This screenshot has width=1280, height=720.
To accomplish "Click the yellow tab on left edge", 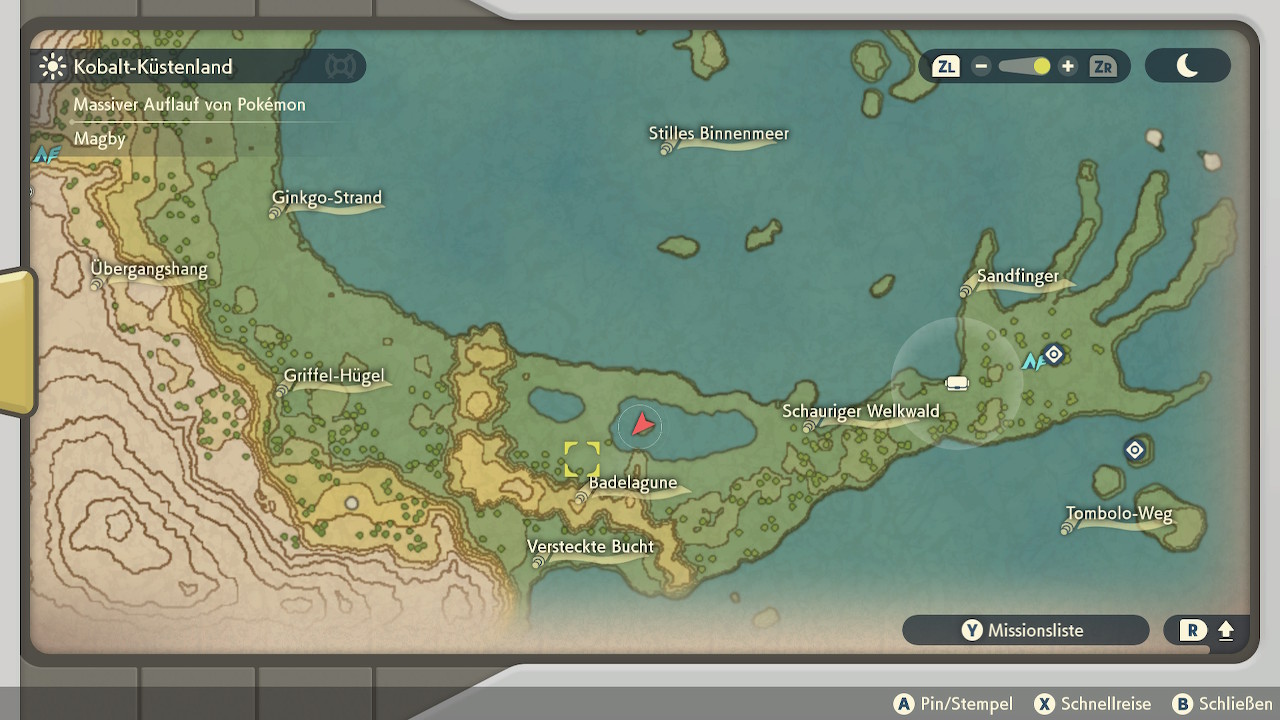I will pos(17,342).
